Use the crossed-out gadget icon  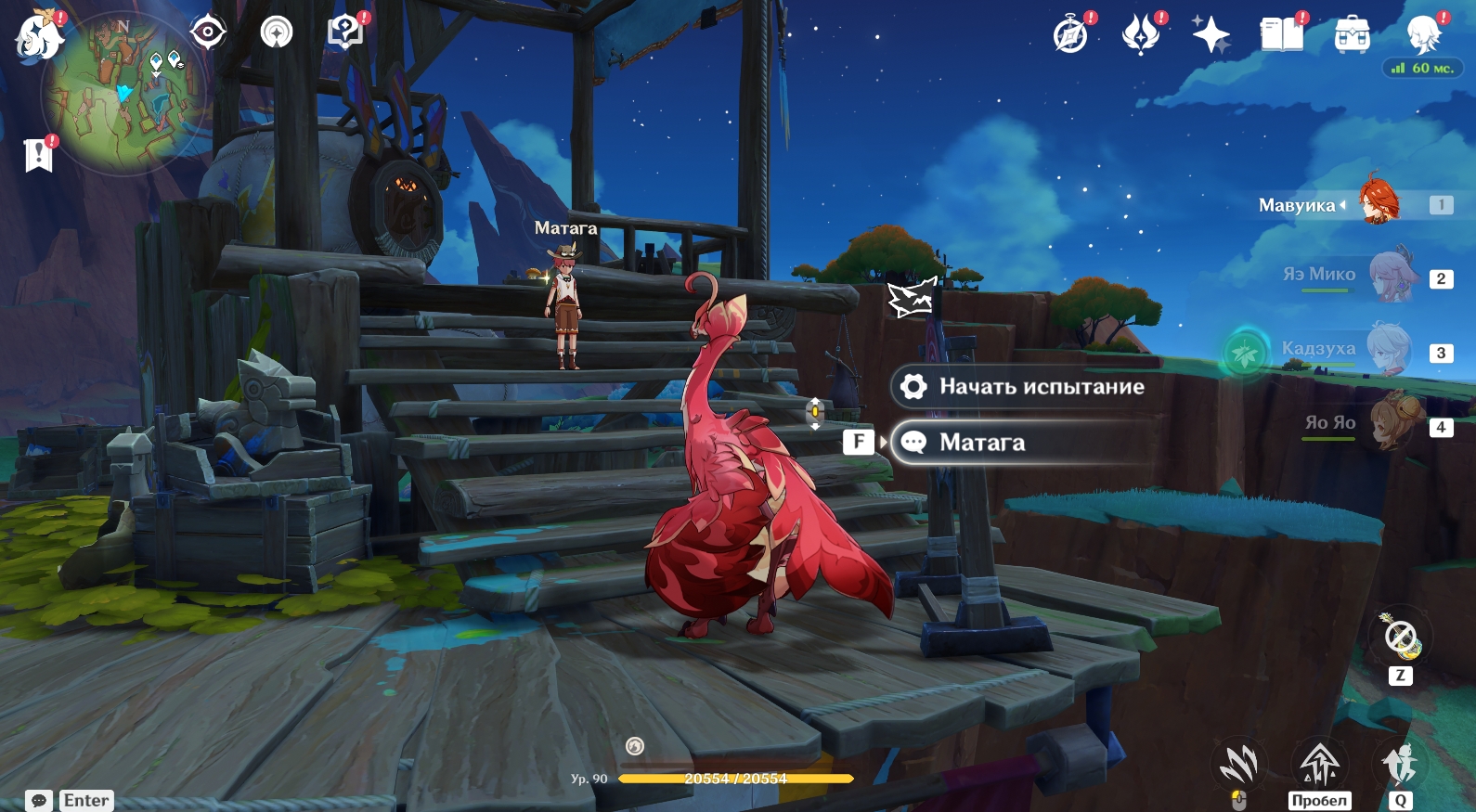(x=1400, y=638)
